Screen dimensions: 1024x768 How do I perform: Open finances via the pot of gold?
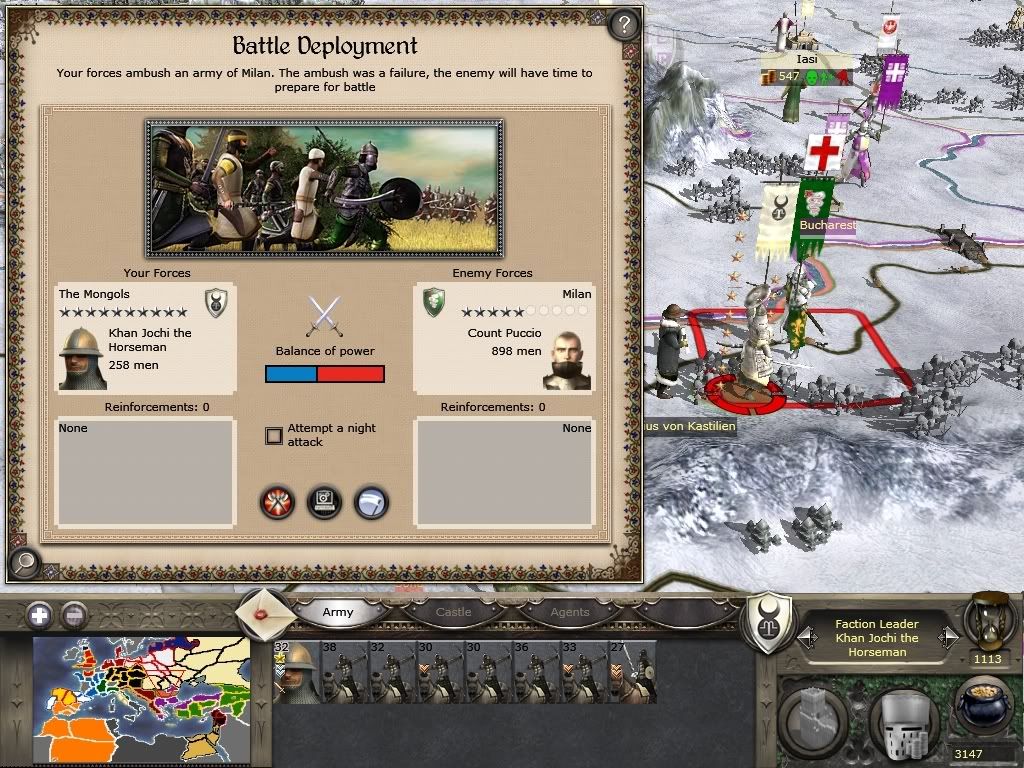click(983, 707)
